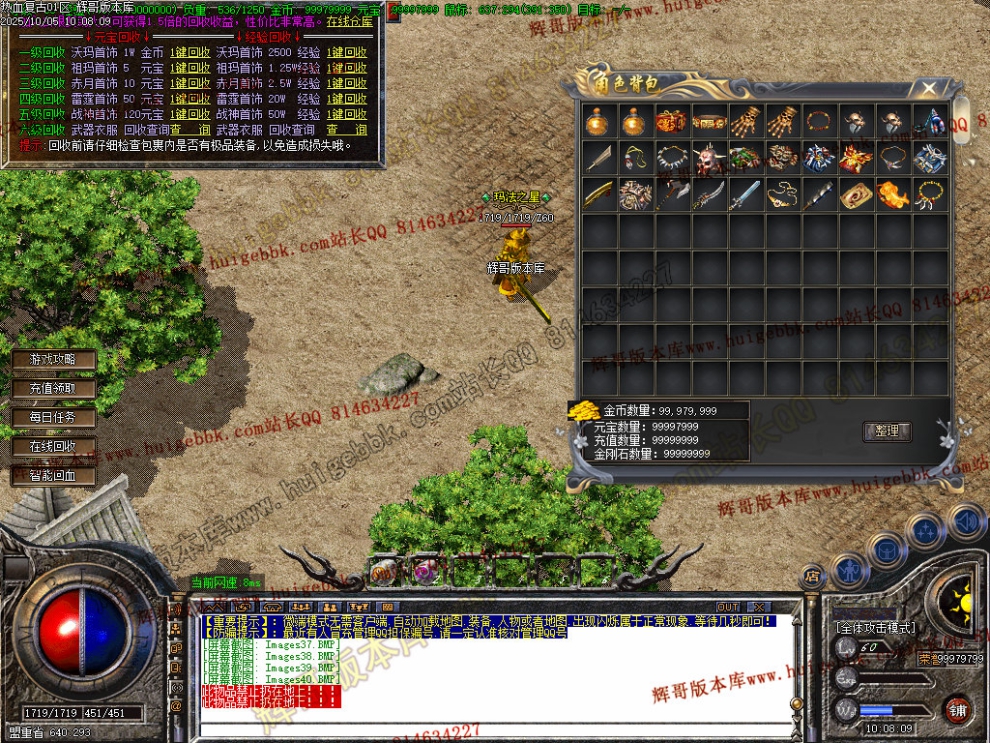
Task: Open the 在线回收 online recycle panel
Action: (54, 446)
